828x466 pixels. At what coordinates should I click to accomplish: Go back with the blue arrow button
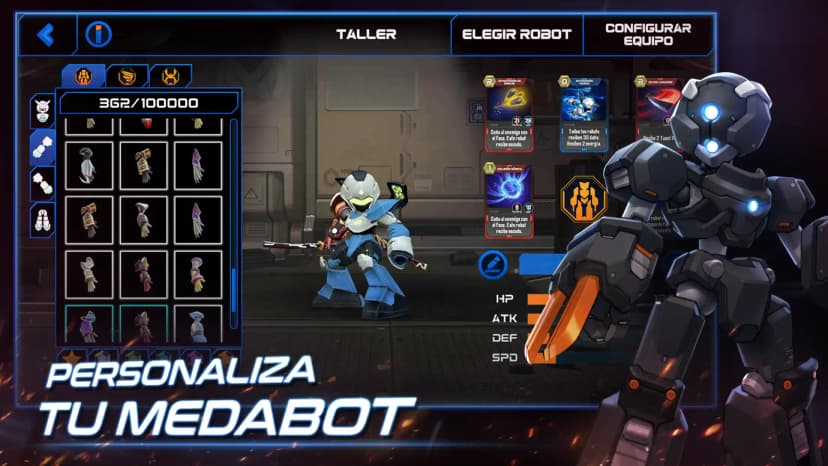45,35
